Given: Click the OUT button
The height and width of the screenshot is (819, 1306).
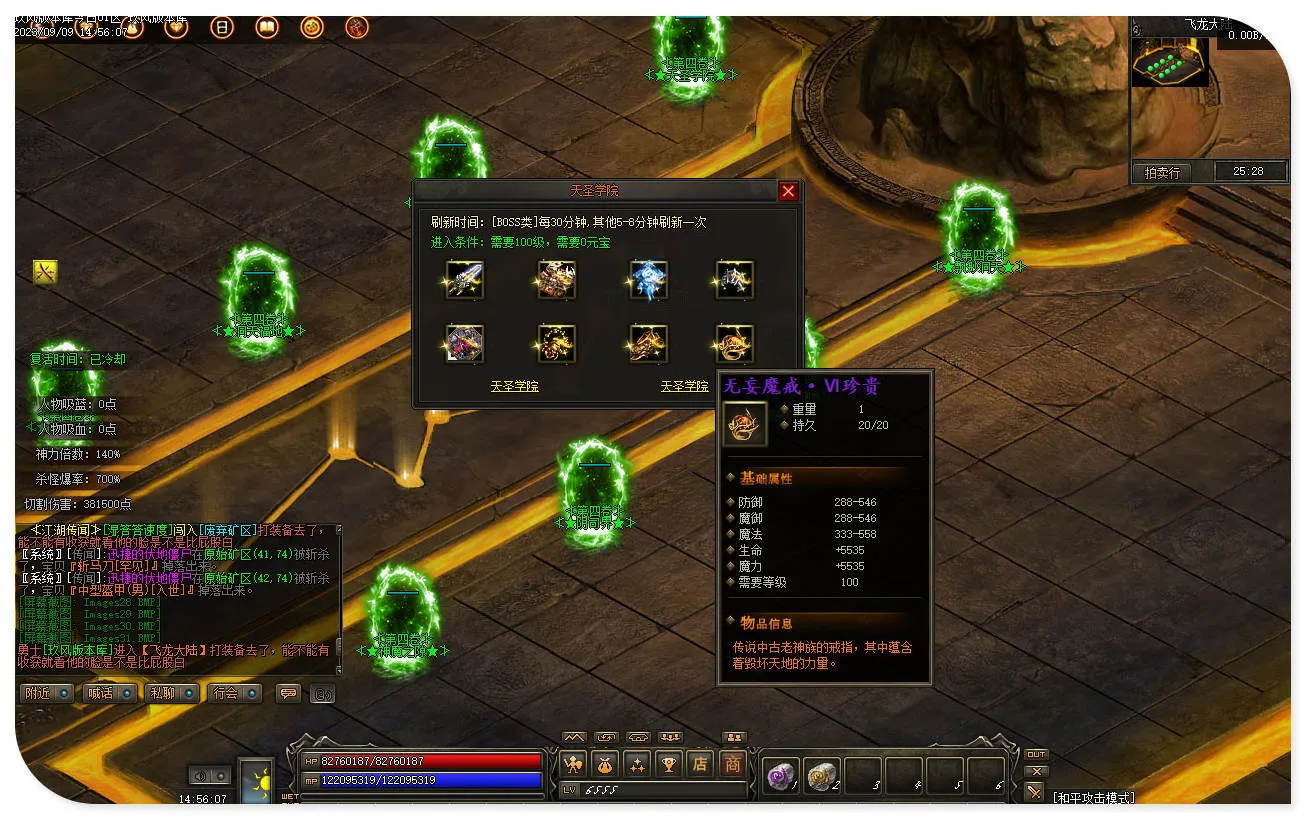Looking at the screenshot, I should click(1036, 754).
